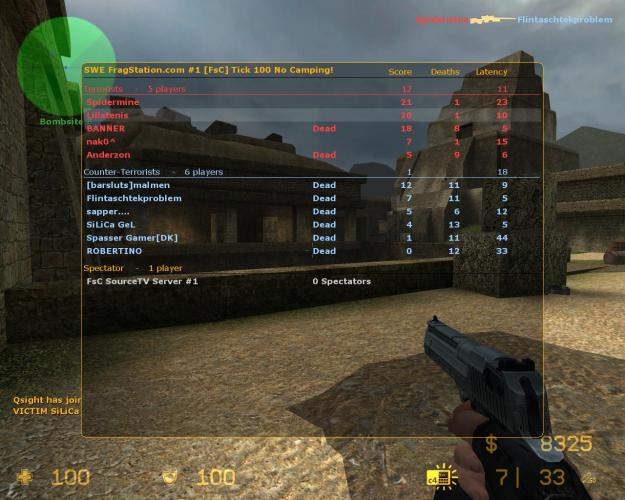
Task: Select the BANNER player row
Action: point(105,128)
